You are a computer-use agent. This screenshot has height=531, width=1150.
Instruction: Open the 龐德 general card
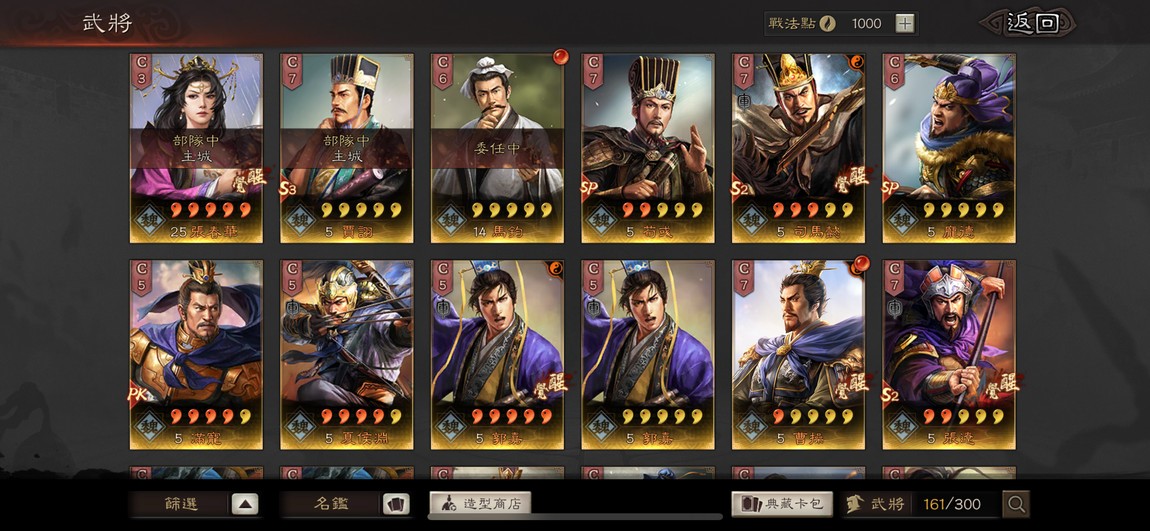click(948, 147)
